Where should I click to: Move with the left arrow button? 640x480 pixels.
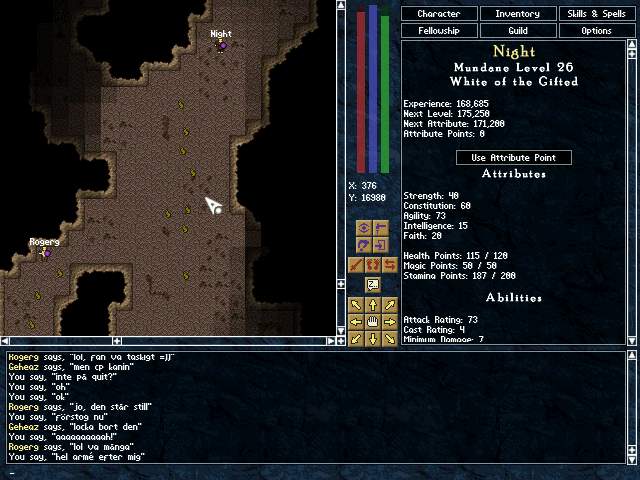[x=356, y=322]
